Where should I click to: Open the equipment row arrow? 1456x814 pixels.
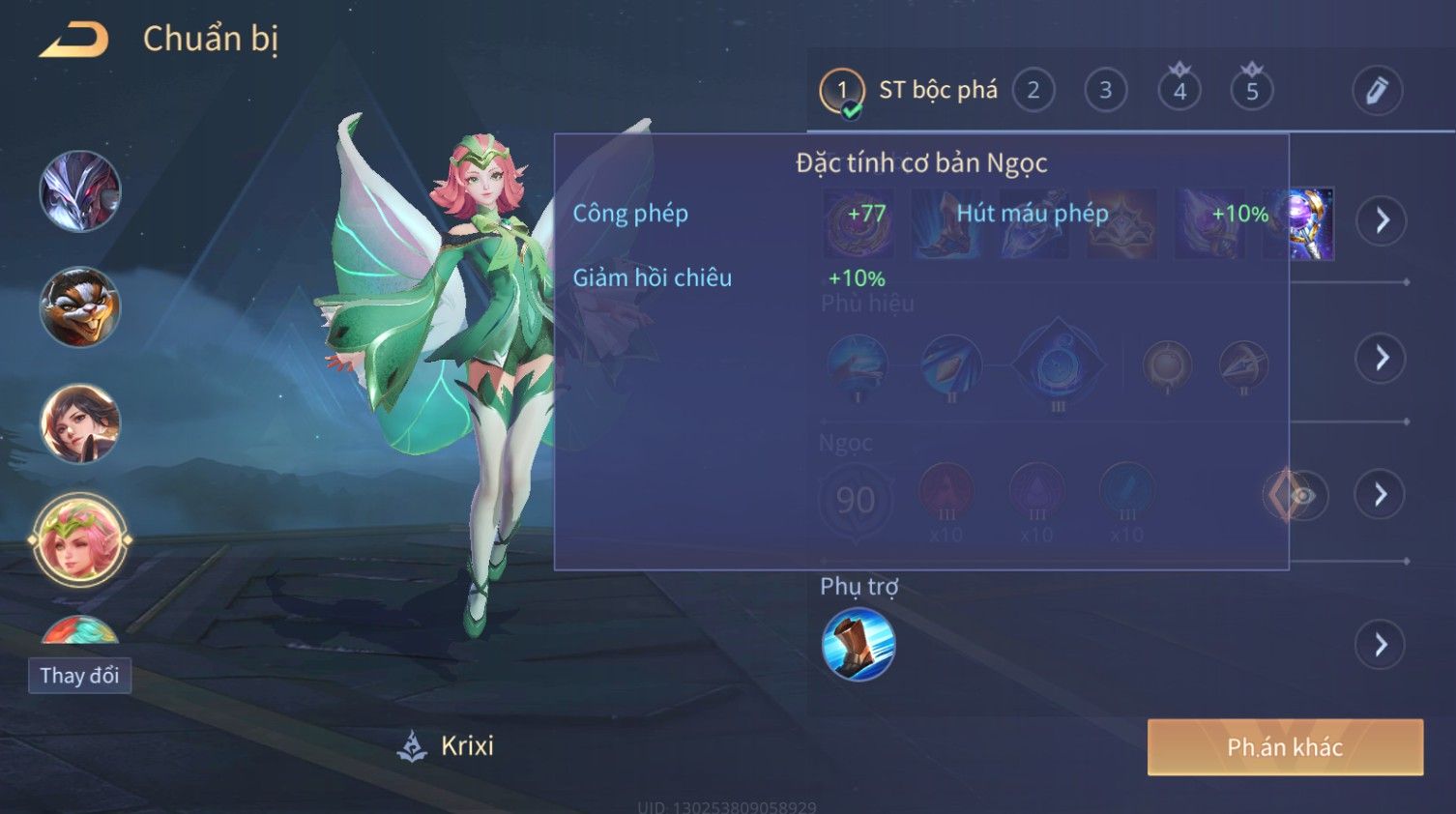point(1382,220)
